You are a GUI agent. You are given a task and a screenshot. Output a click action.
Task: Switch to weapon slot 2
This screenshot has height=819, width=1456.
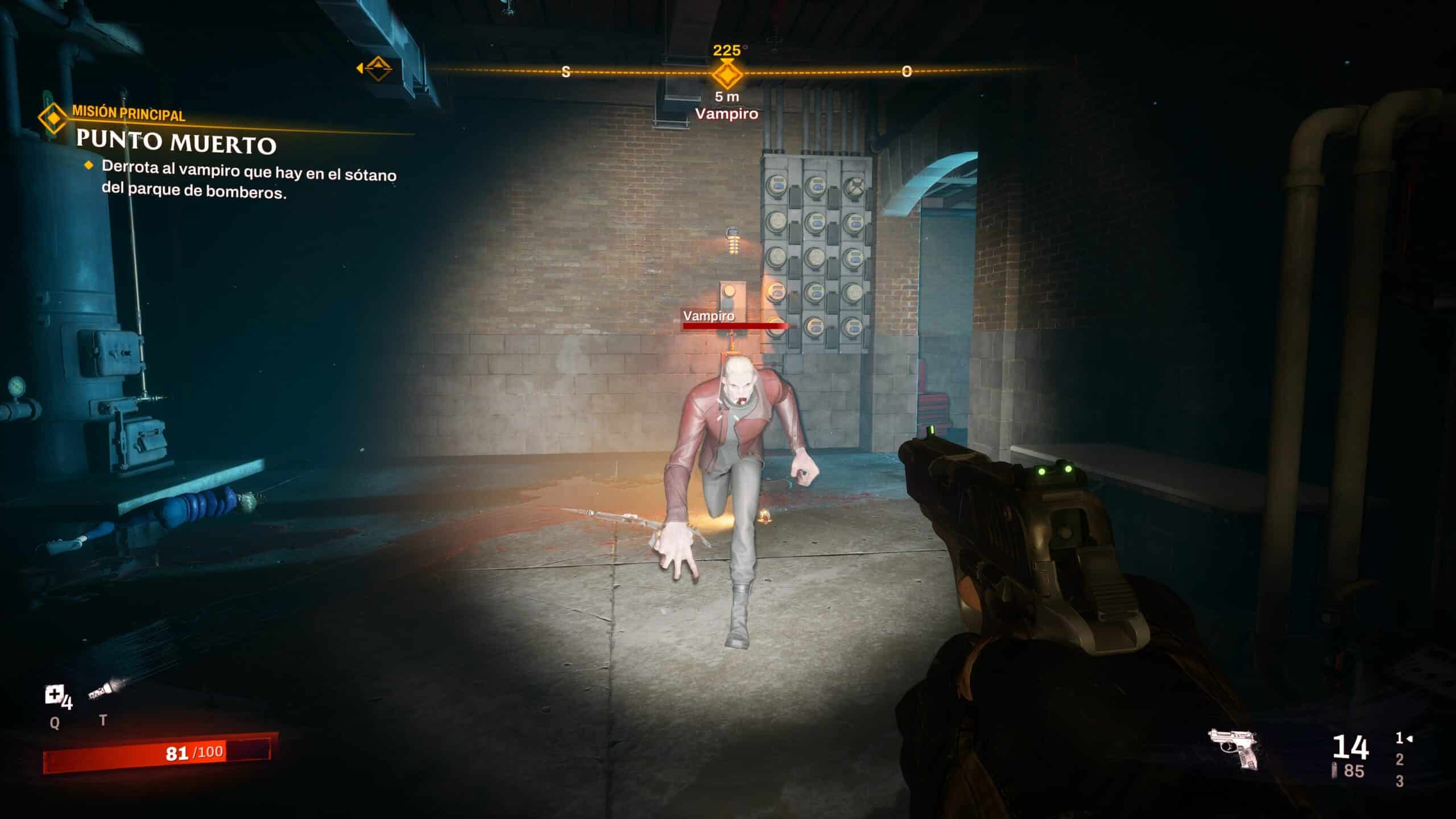click(1400, 759)
